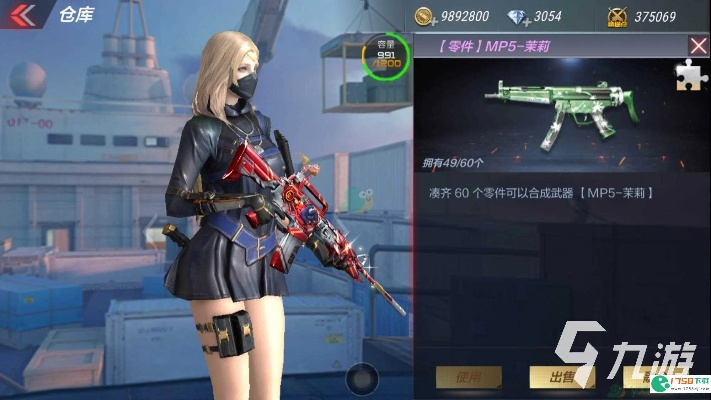
Task: Tap the round rotate-character control
Action: pyautogui.click(x=361, y=378)
